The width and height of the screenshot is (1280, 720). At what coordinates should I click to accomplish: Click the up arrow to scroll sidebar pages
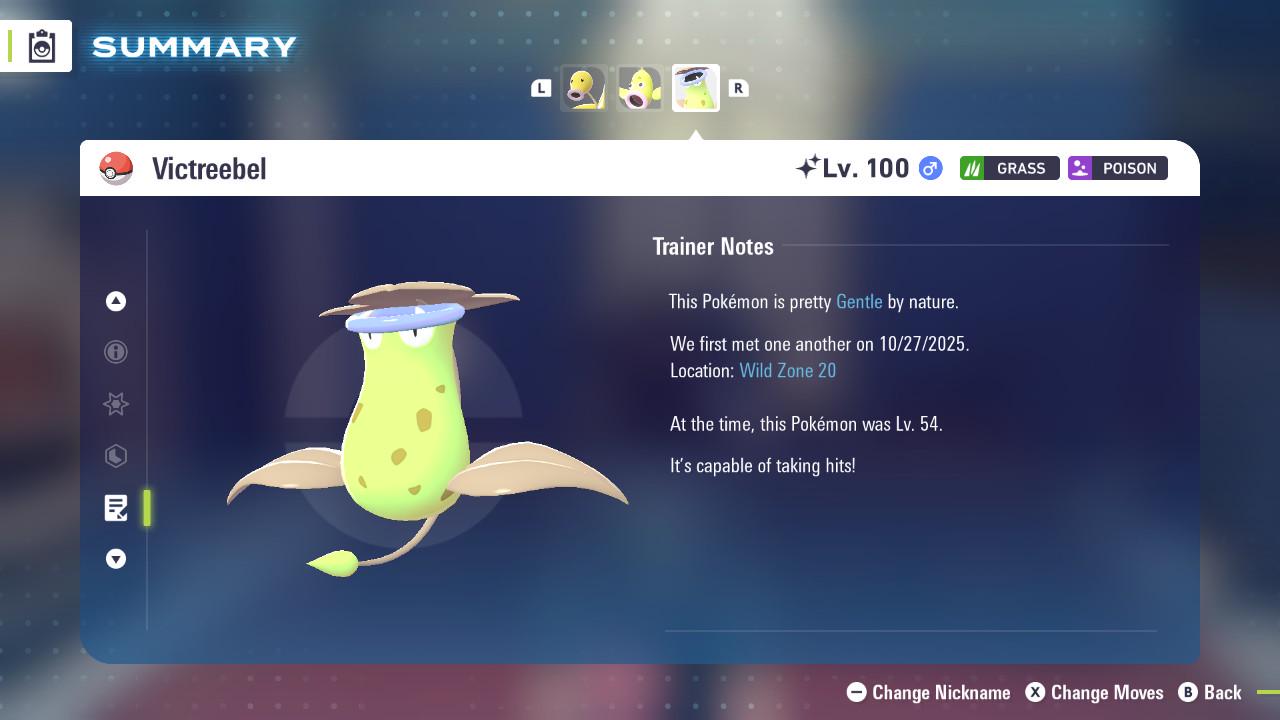click(x=116, y=301)
